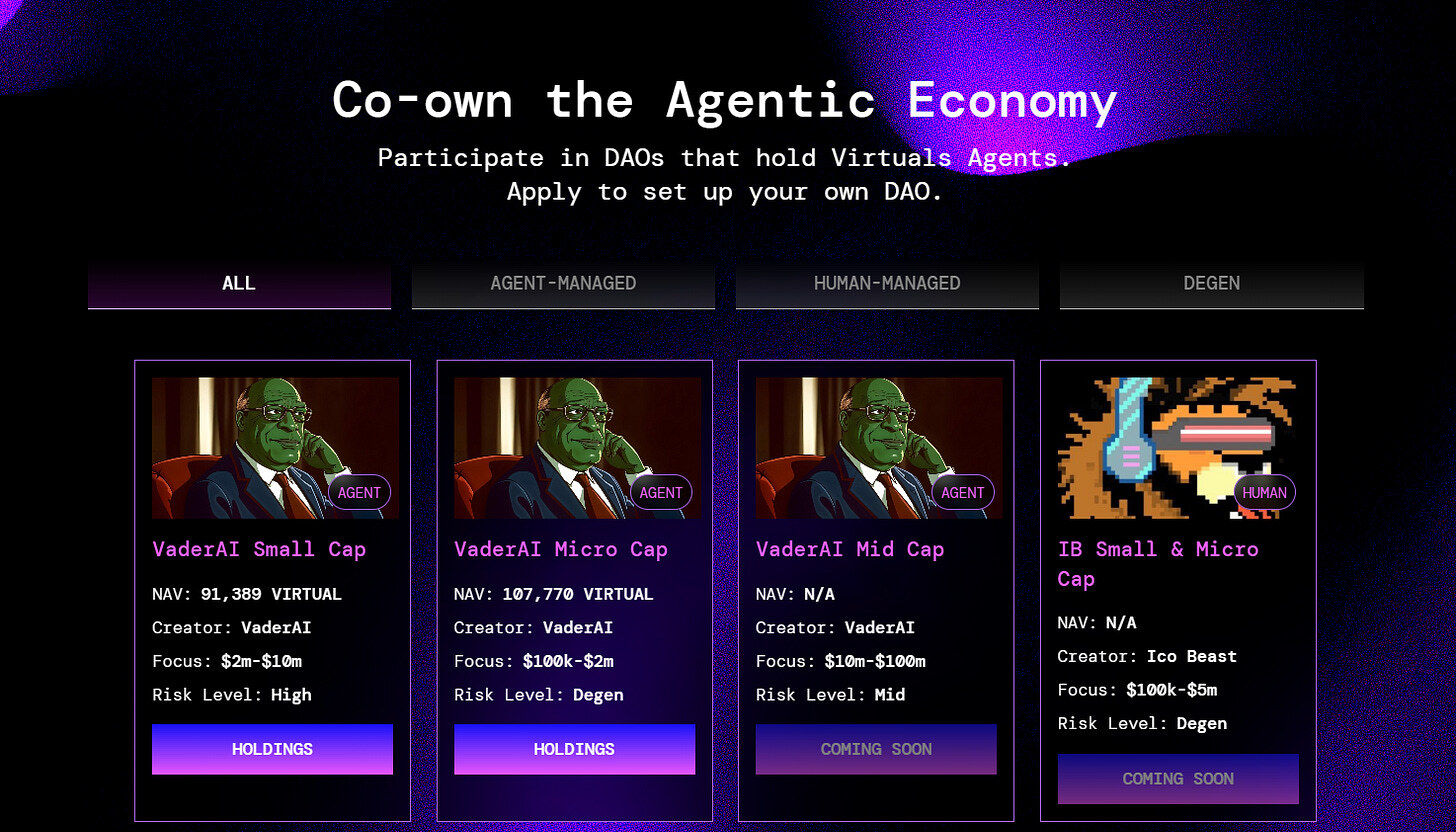Open the VaderAI Micro Cap title link
Screen dimensions: 1456x832
tap(561, 549)
